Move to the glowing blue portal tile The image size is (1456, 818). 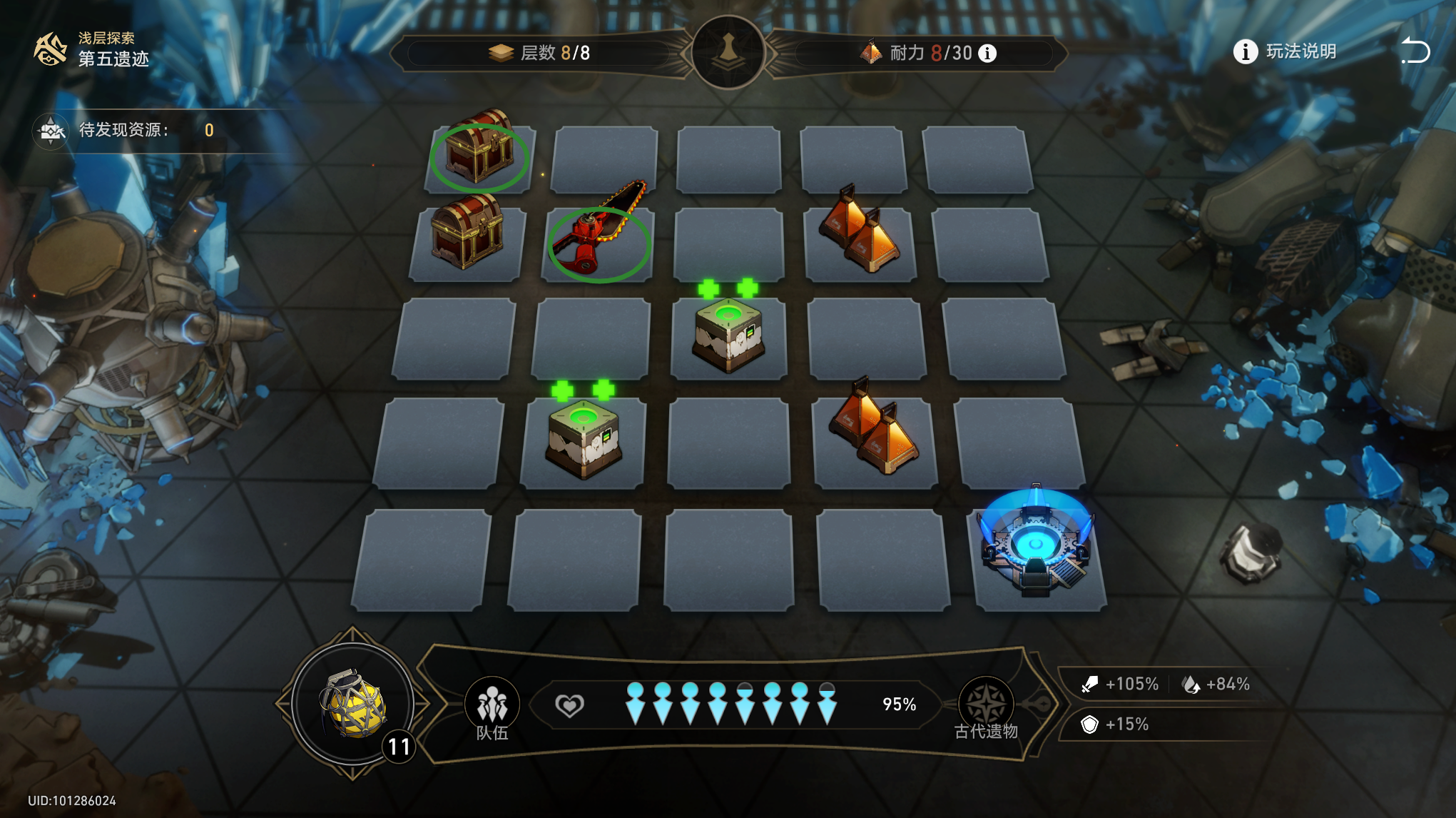click(1036, 550)
